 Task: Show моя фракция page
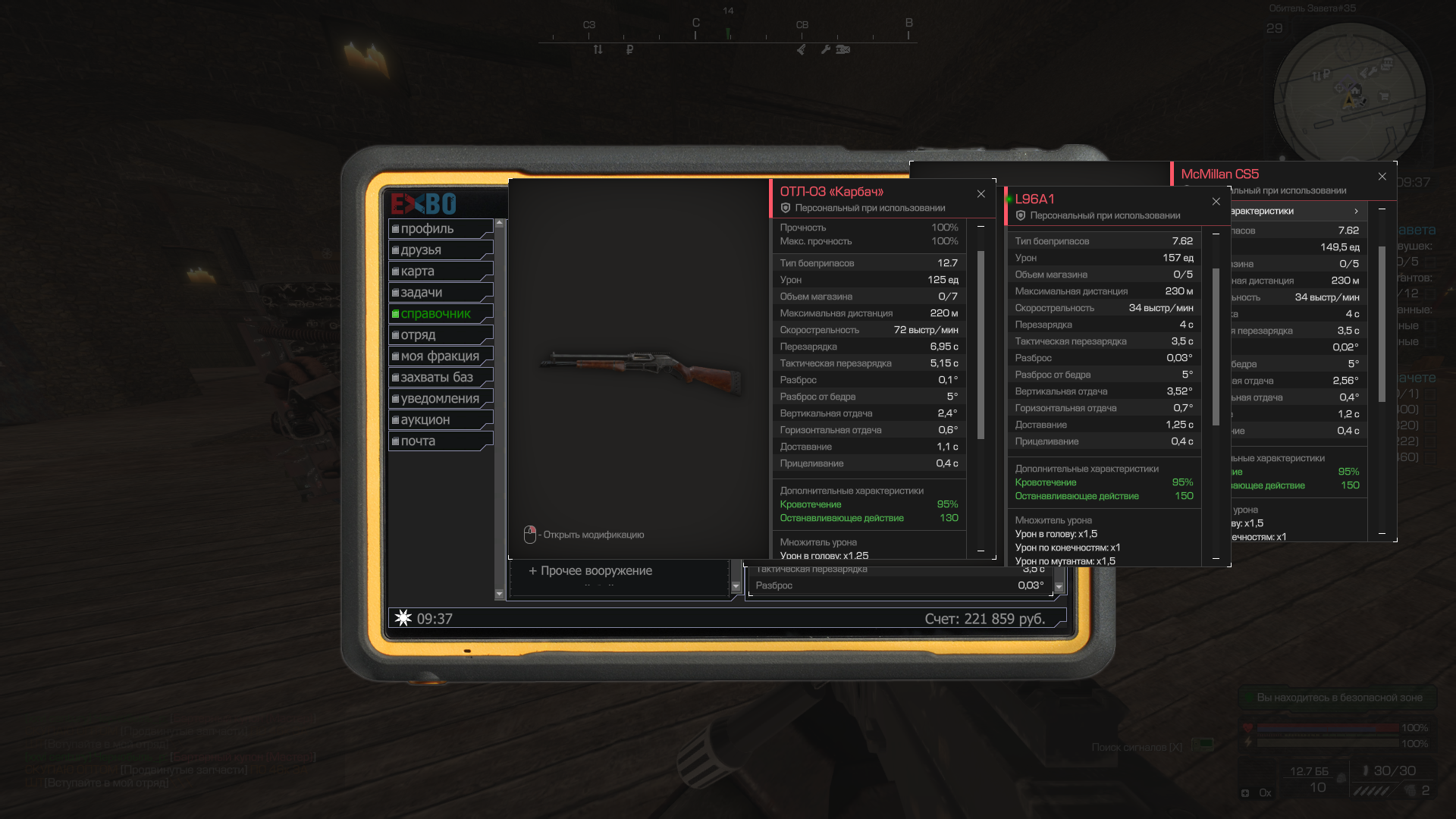[x=440, y=356]
